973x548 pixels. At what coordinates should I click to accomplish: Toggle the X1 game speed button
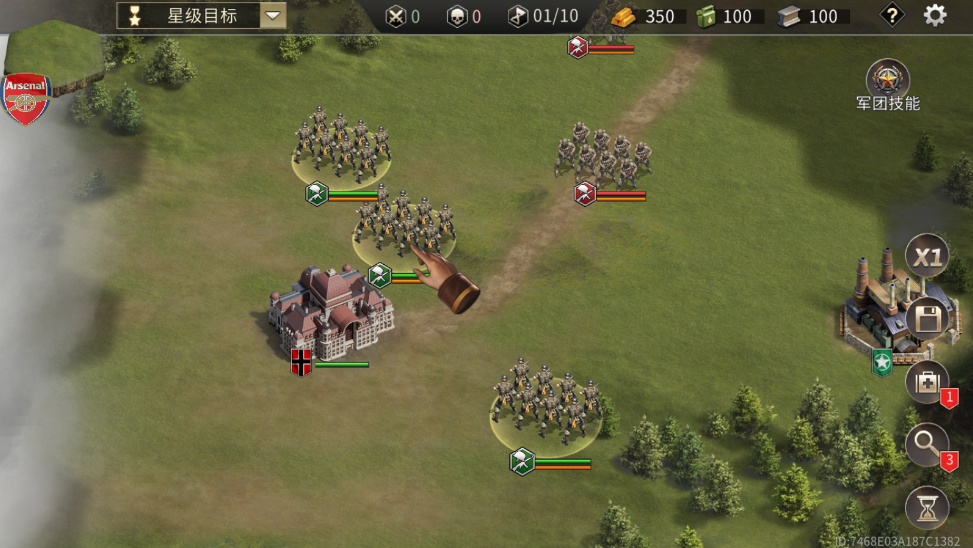(927, 257)
